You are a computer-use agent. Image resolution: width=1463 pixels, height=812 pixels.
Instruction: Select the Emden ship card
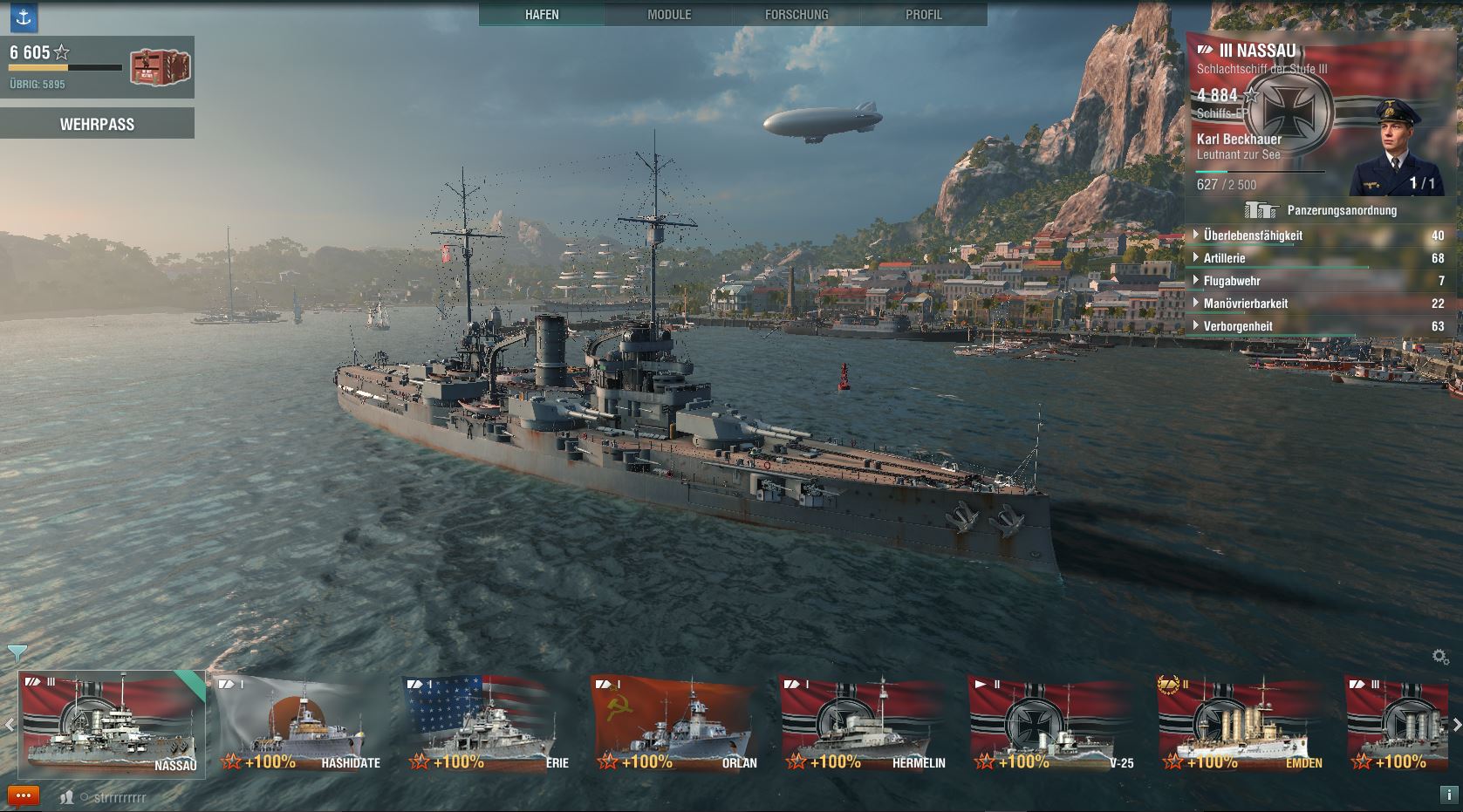(x=1242, y=724)
